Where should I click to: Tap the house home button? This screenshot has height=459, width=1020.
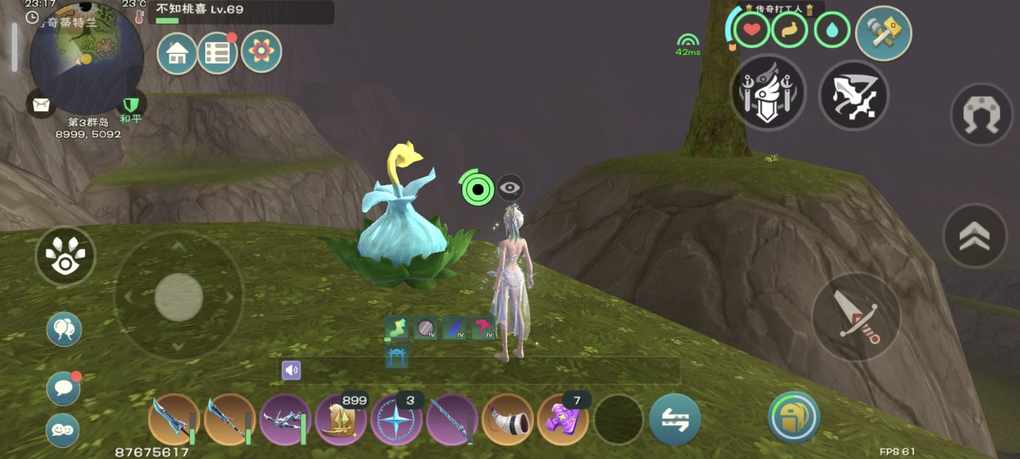177,52
